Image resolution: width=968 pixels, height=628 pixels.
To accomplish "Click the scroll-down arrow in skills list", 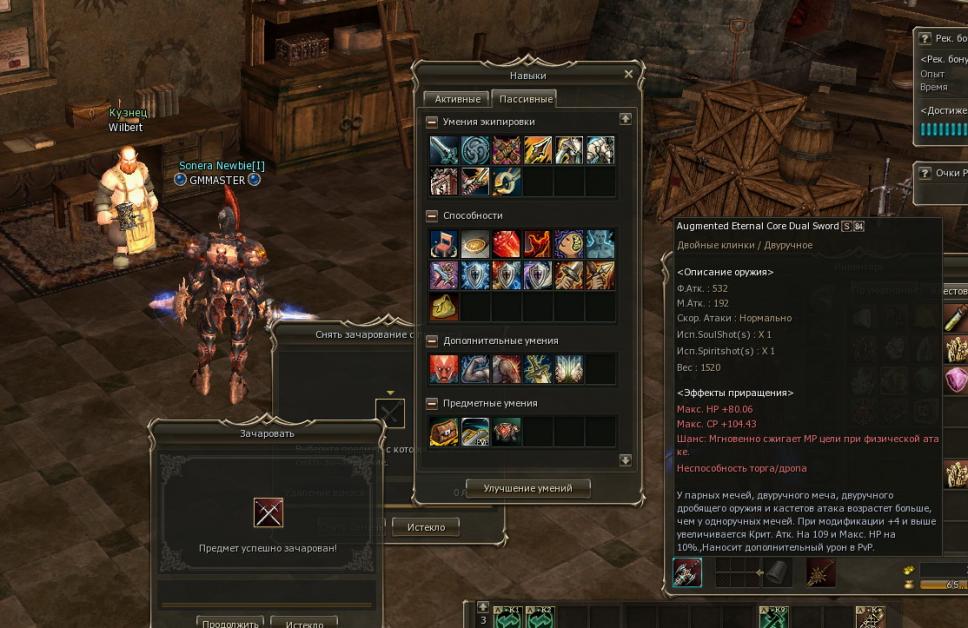I will pos(625,460).
